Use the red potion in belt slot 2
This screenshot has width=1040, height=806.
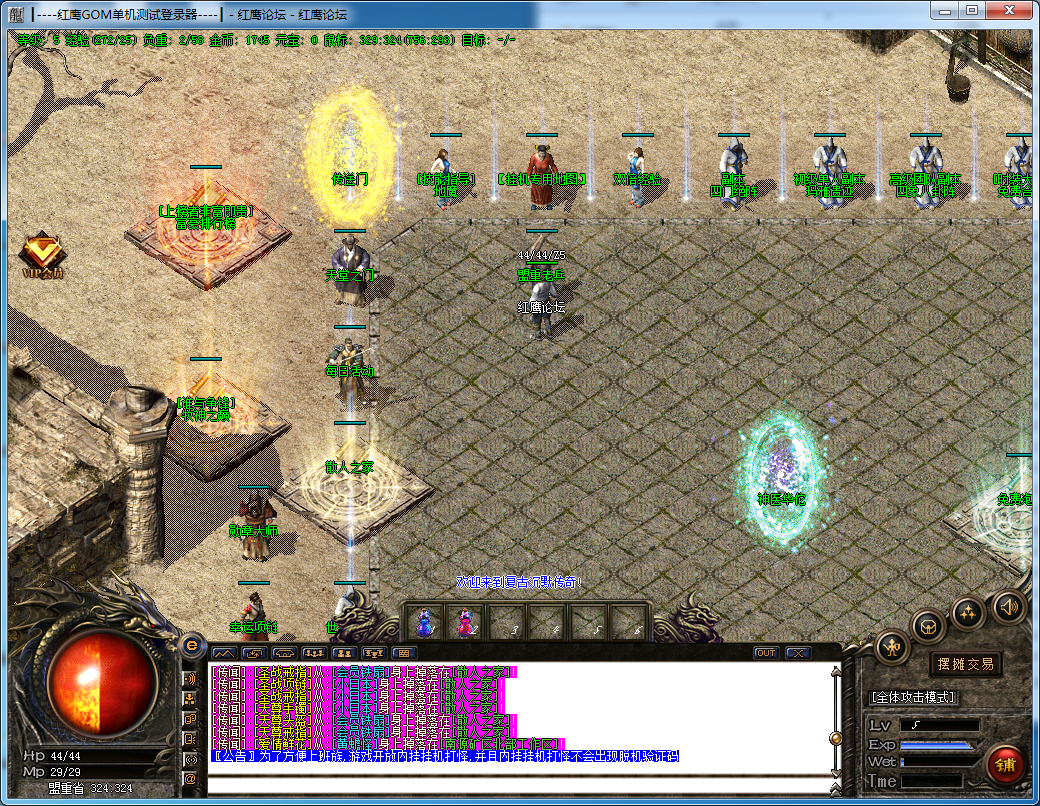point(465,623)
